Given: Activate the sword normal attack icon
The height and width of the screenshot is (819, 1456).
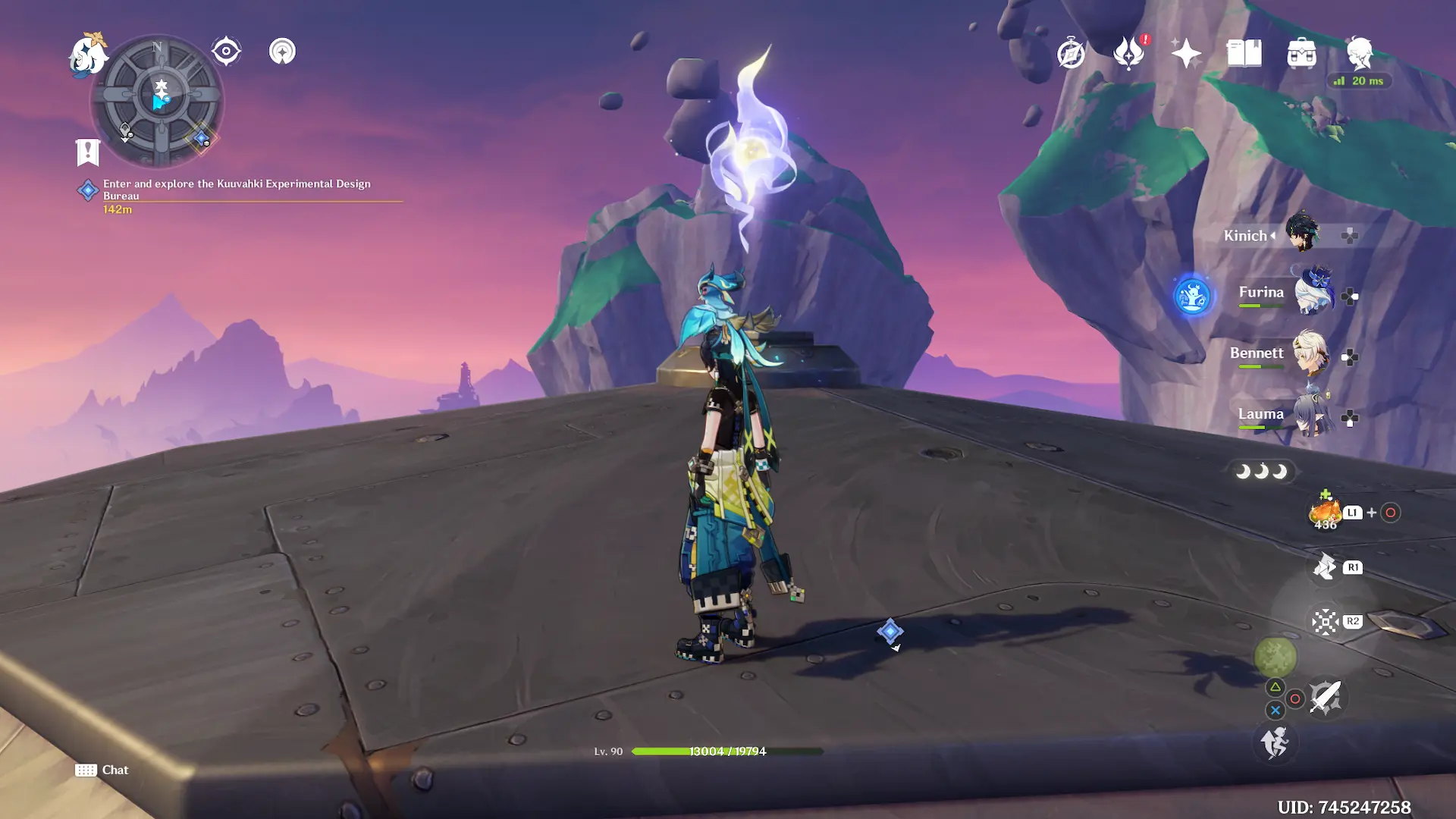Looking at the screenshot, I should point(1326,697).
